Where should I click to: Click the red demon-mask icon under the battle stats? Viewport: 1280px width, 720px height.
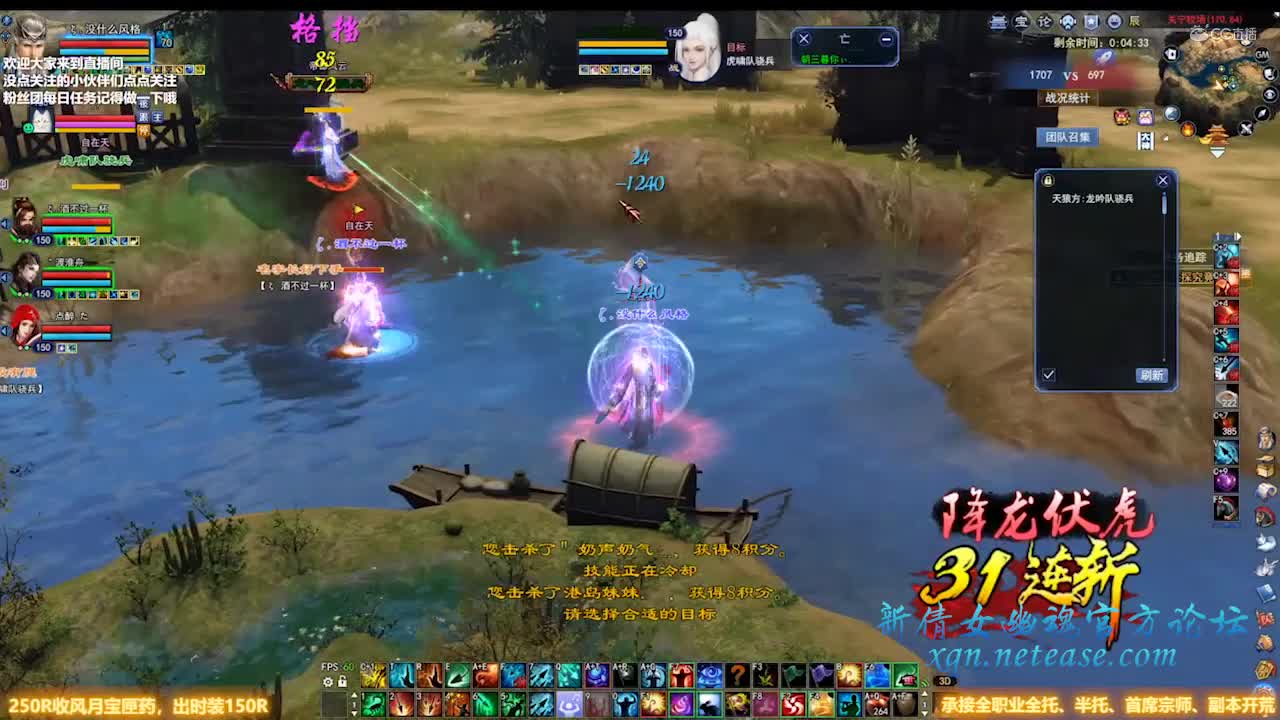coord(1120,117)
